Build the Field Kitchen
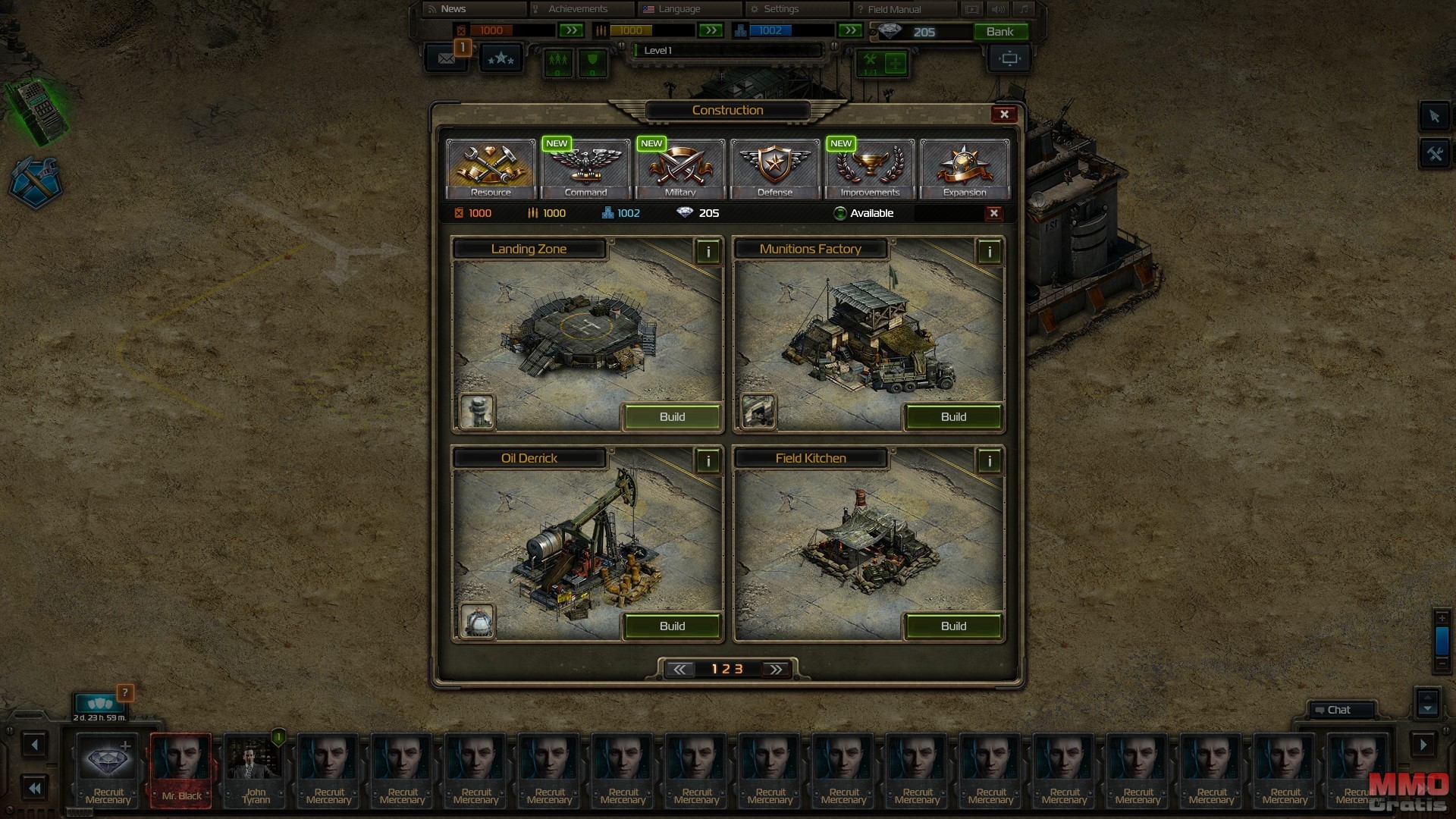The width and height of the screenshot is (1456, 819). [x=953, y=626]
